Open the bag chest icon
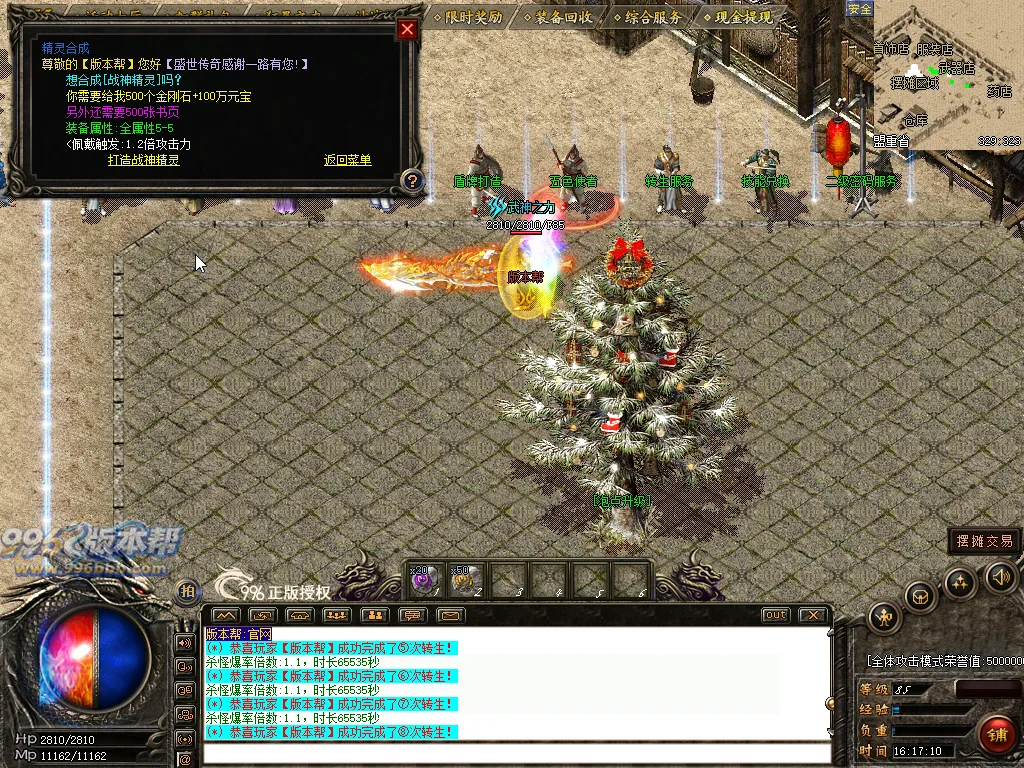1024x768 pixels. [920, 597]
